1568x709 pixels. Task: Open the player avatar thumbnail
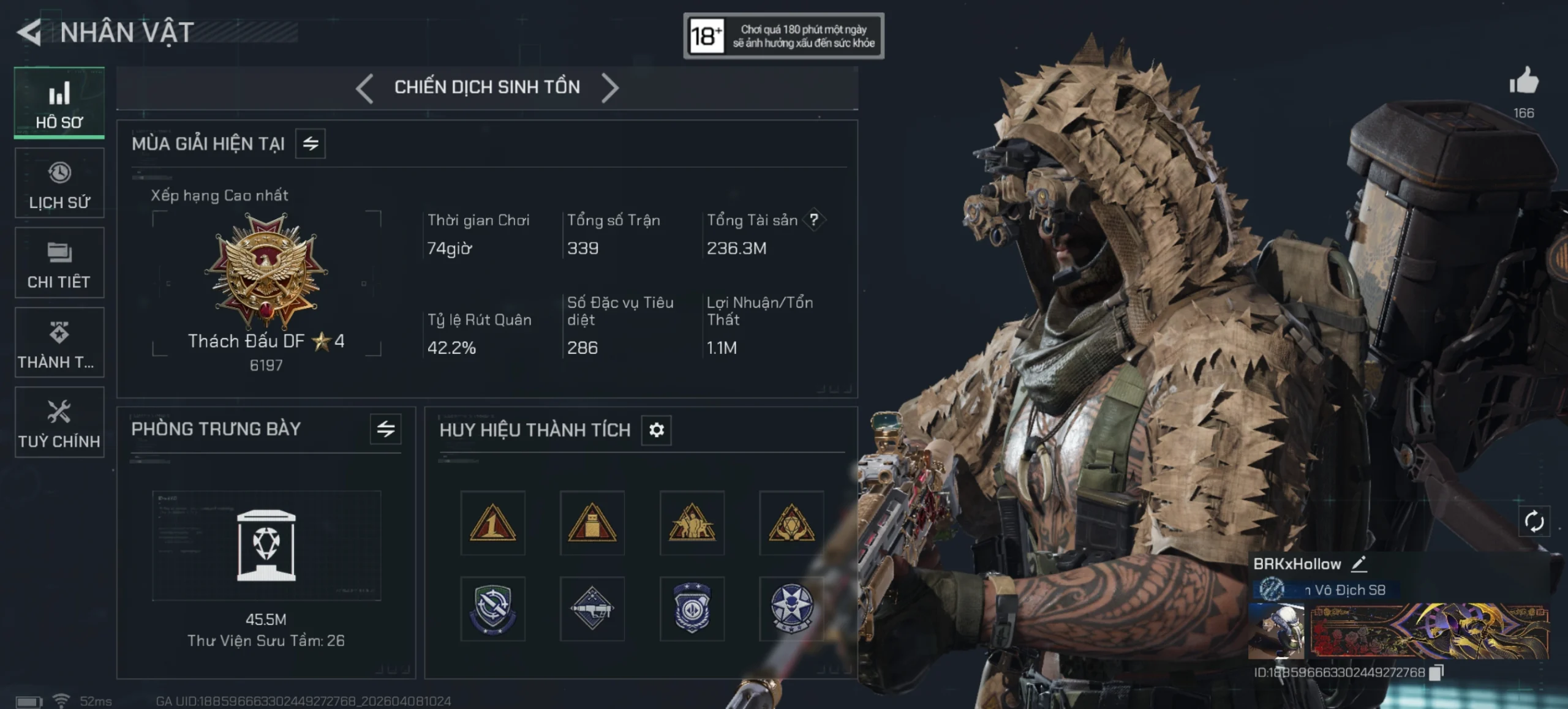[x=1276, y=631]
